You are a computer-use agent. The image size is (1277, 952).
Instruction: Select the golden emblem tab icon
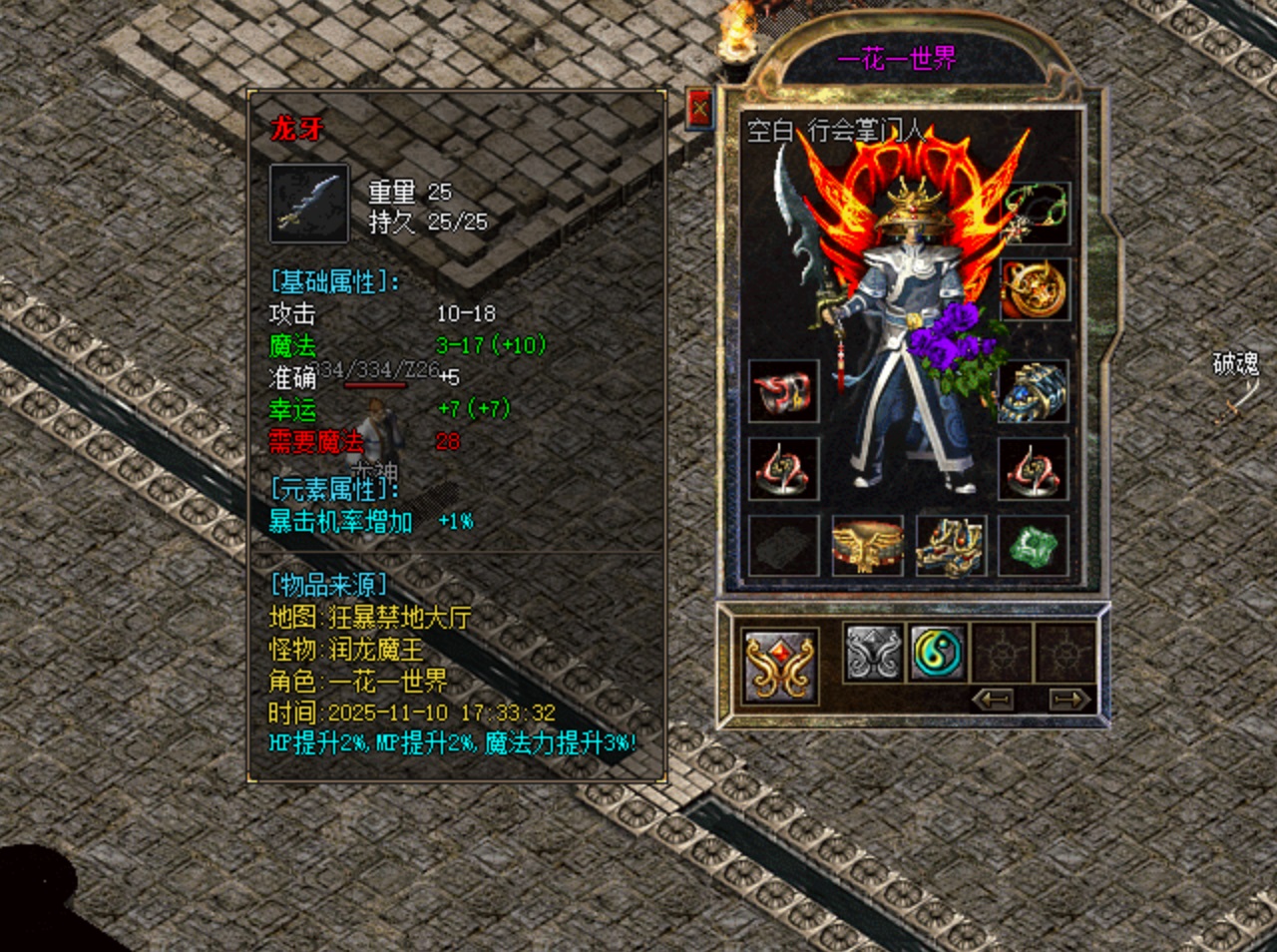pos(780,662)
